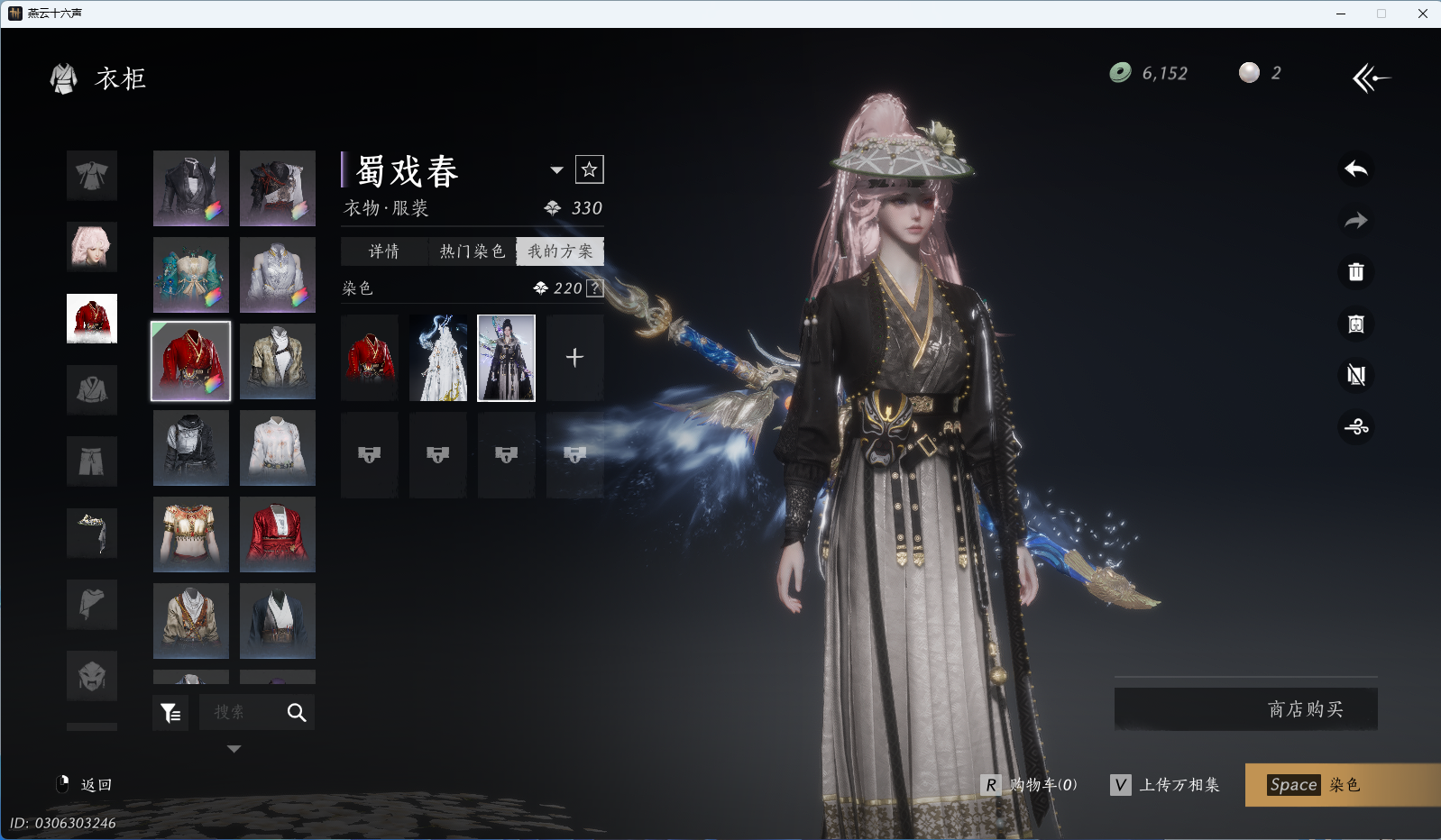Open the 购物车 shopping cart
The width and height of the screenshot is (1441, 840).
click(1030, 785)
